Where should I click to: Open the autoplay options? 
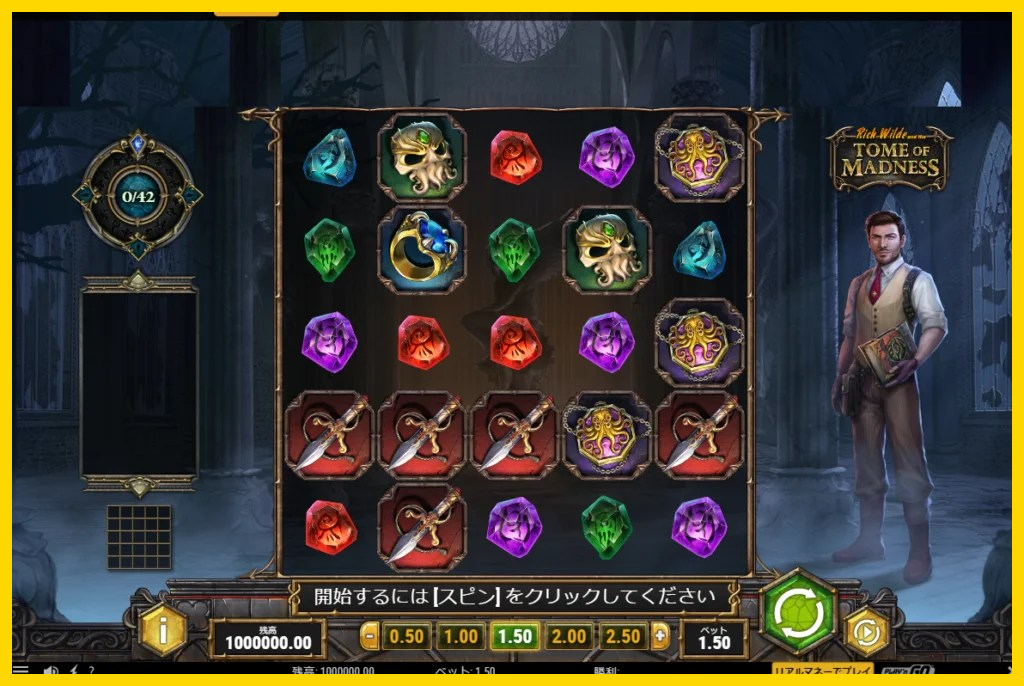click(x=866, y=632)
